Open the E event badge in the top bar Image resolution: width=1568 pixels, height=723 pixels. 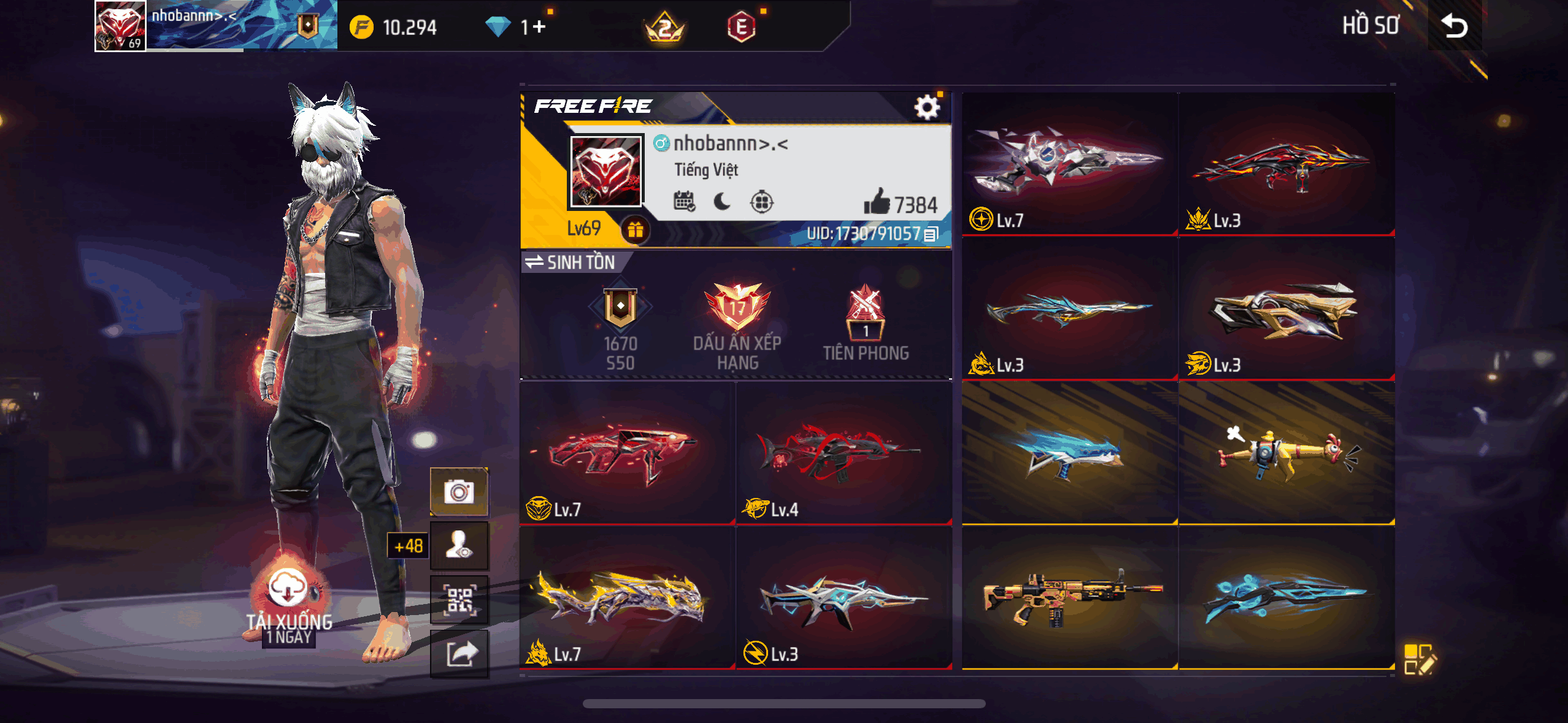[740, 26]
